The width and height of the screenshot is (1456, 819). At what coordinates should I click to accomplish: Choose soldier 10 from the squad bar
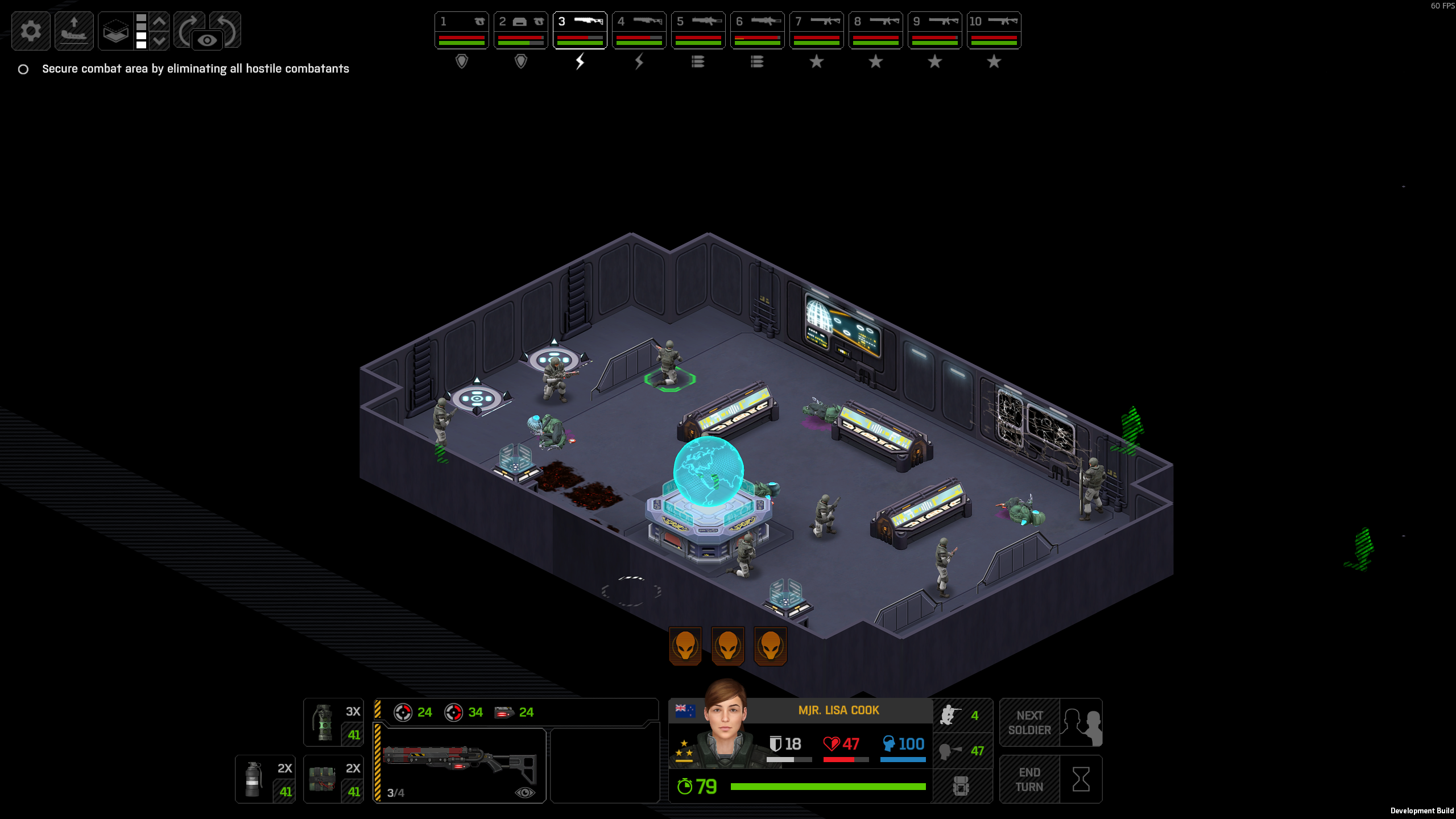pos(994,31)
